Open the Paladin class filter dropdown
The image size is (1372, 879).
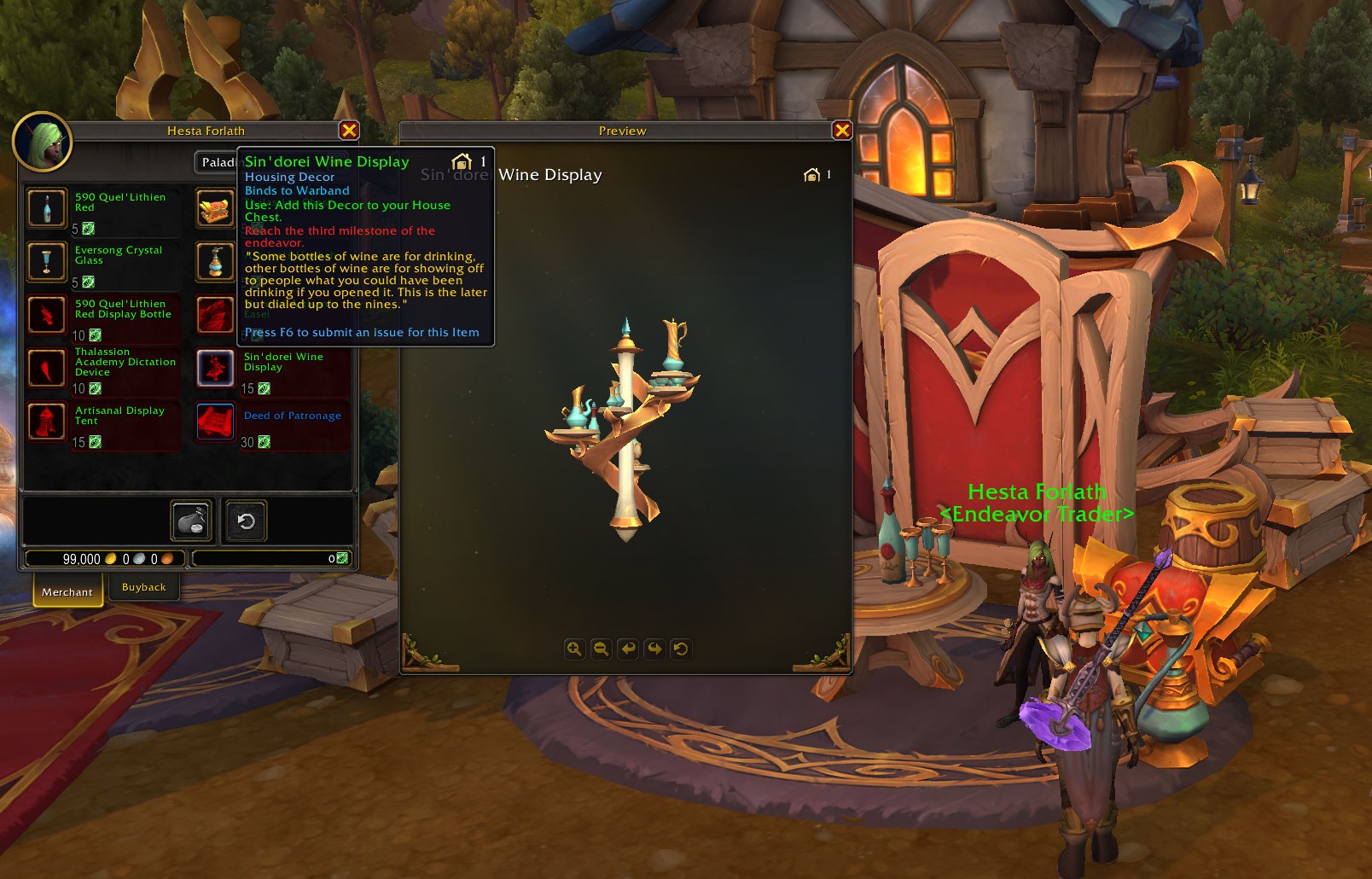[216, 162]
